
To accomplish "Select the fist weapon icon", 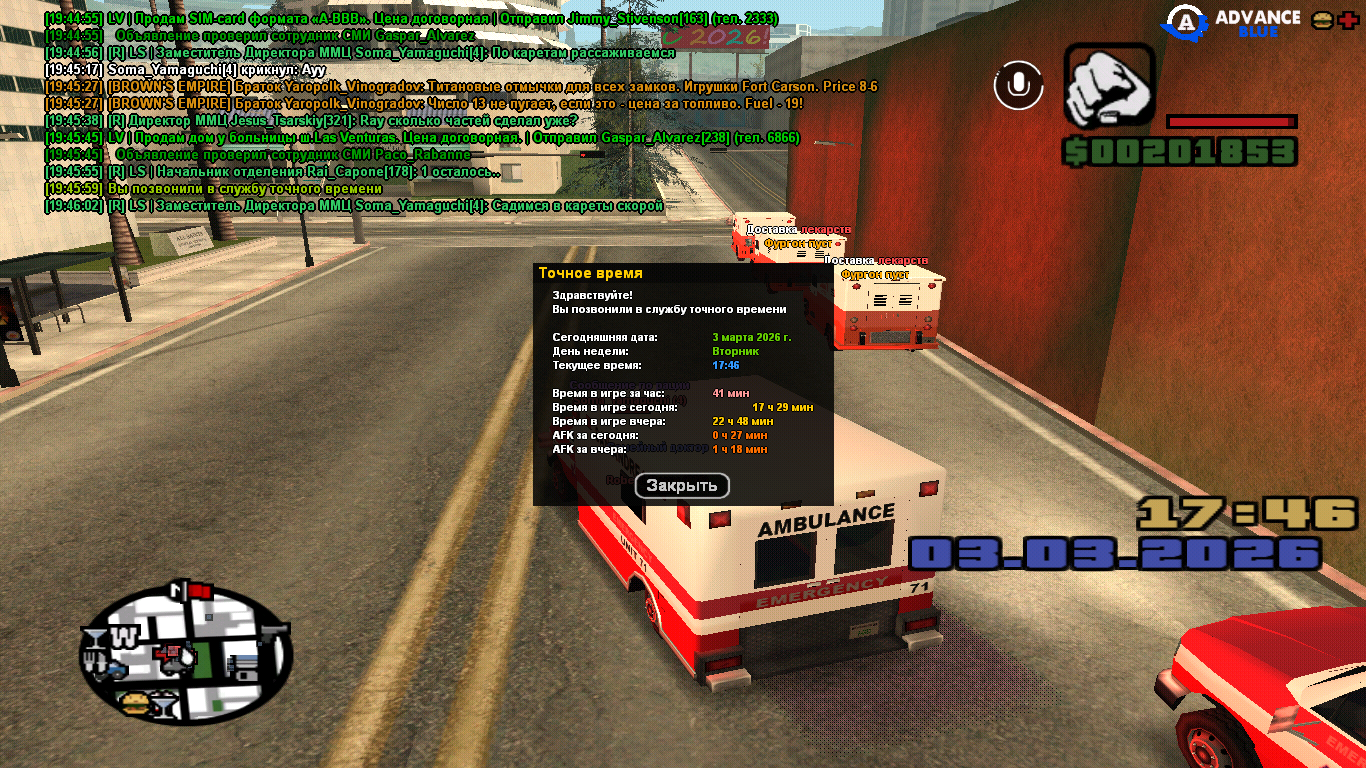I will tap(1108, 86).
